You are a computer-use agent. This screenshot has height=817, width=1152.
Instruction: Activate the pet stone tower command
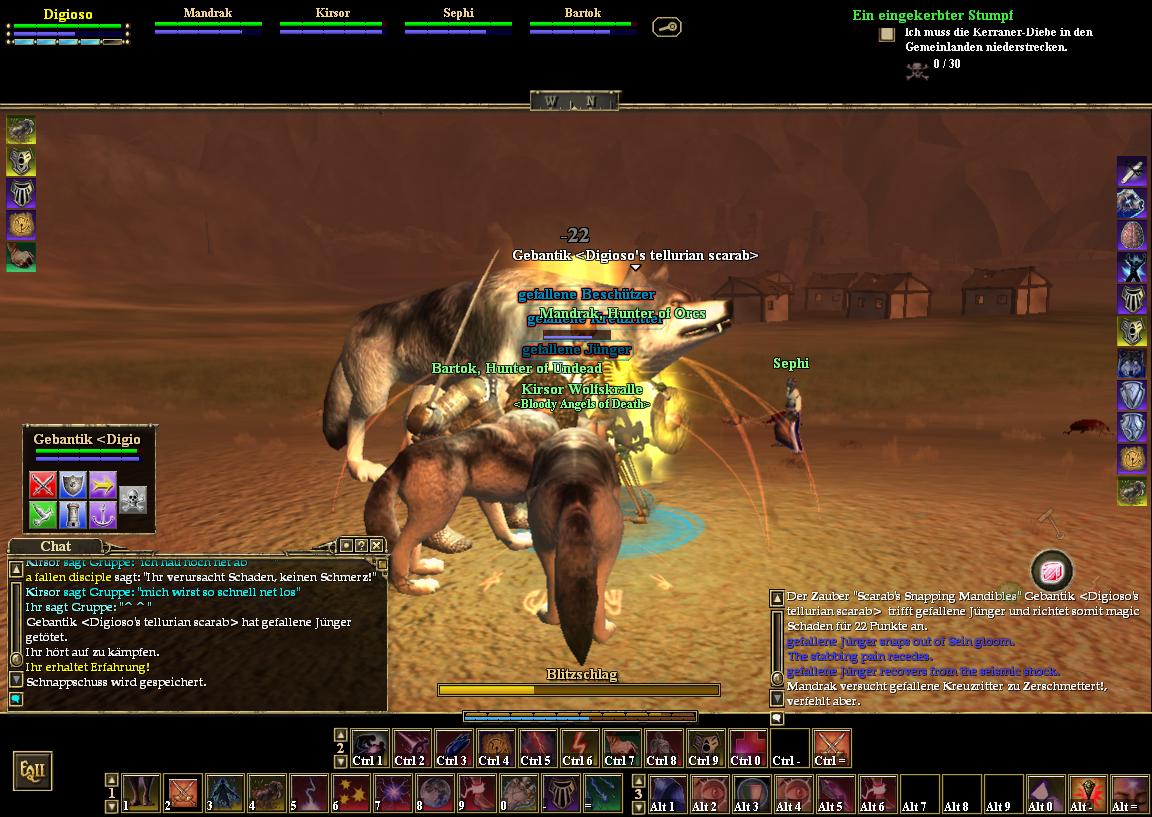(x=73, y=515)
